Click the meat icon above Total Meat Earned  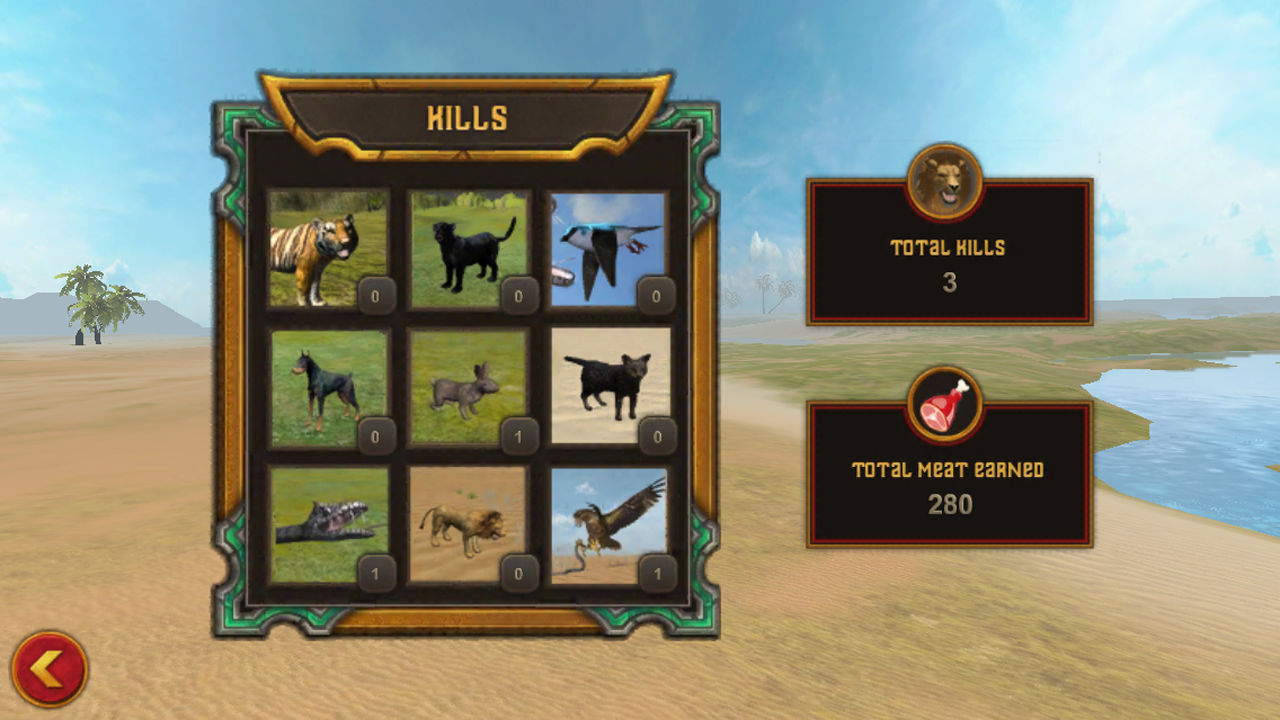(946, 403)
